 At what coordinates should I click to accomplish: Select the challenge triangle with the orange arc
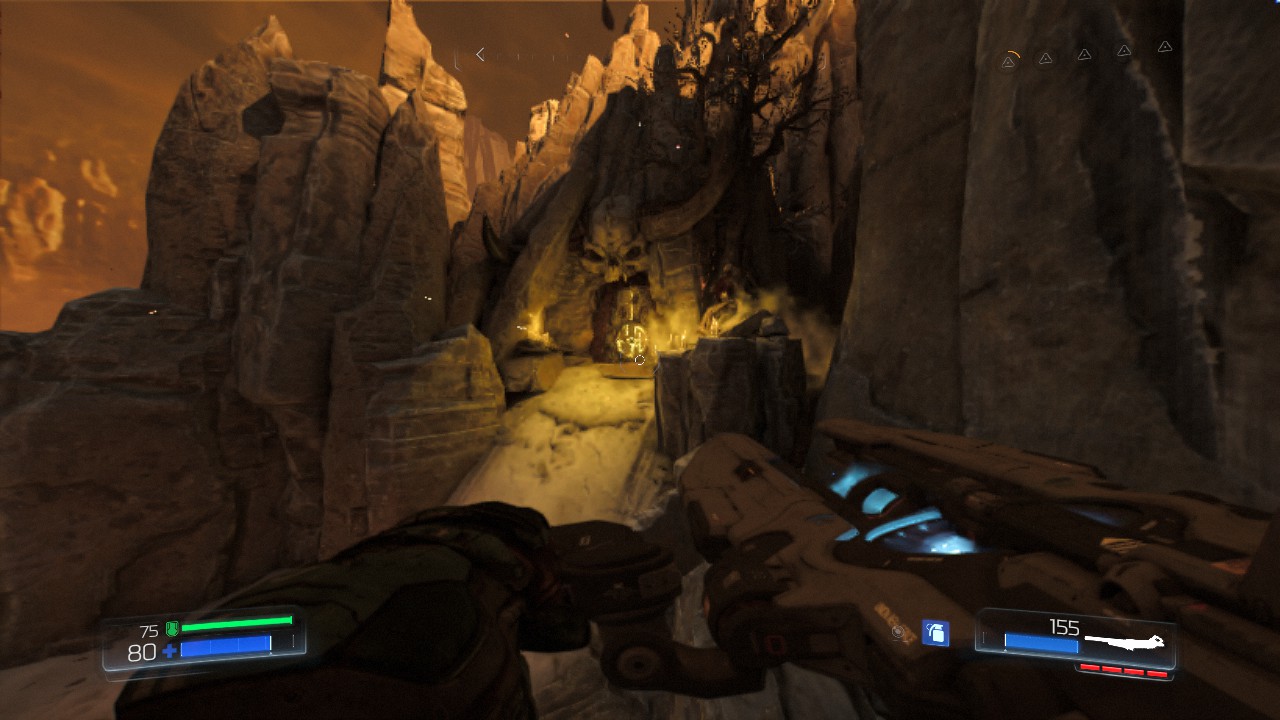pyautogui.click(x=1009, y=61)
